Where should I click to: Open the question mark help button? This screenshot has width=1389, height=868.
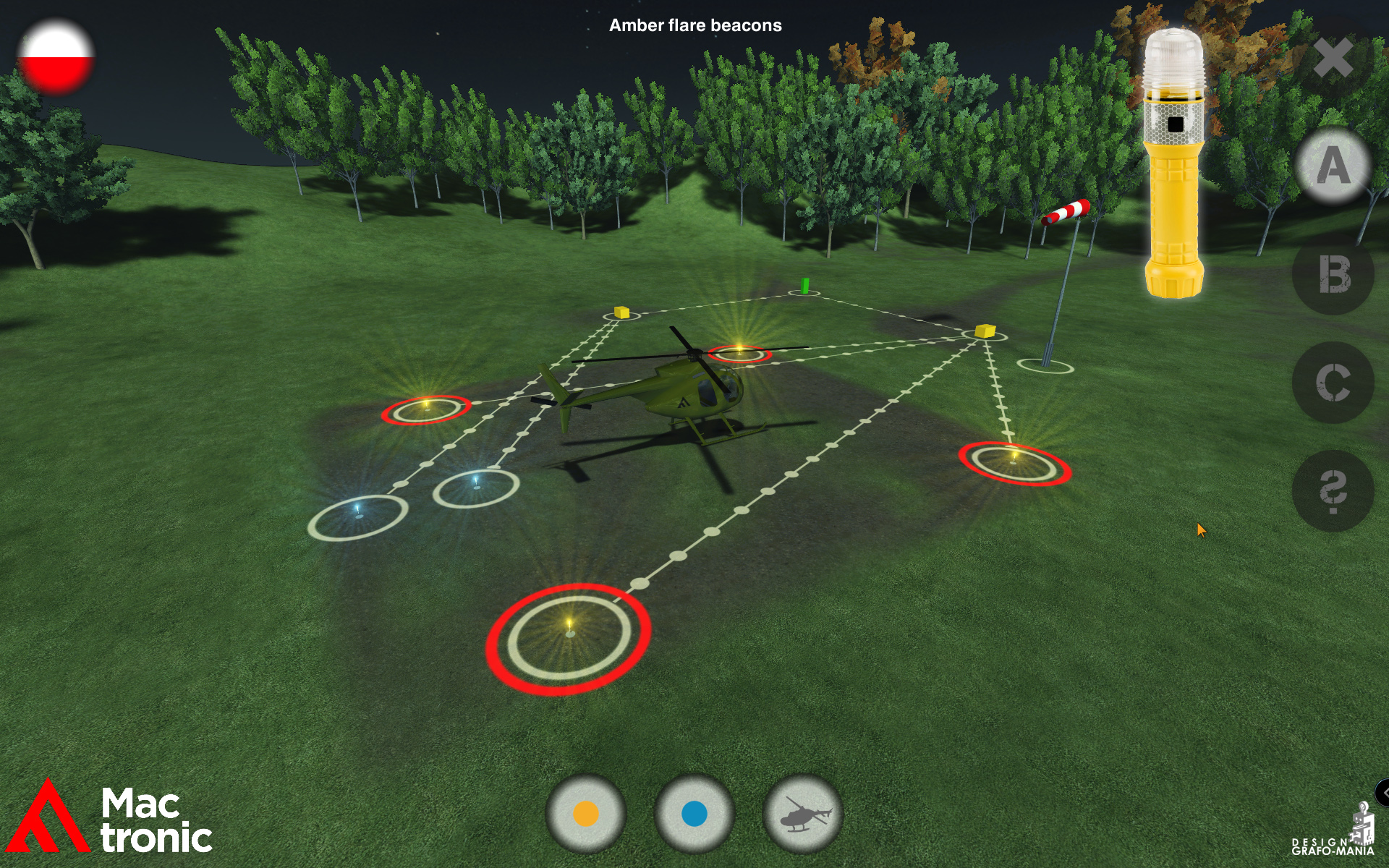pos(1333,490)
